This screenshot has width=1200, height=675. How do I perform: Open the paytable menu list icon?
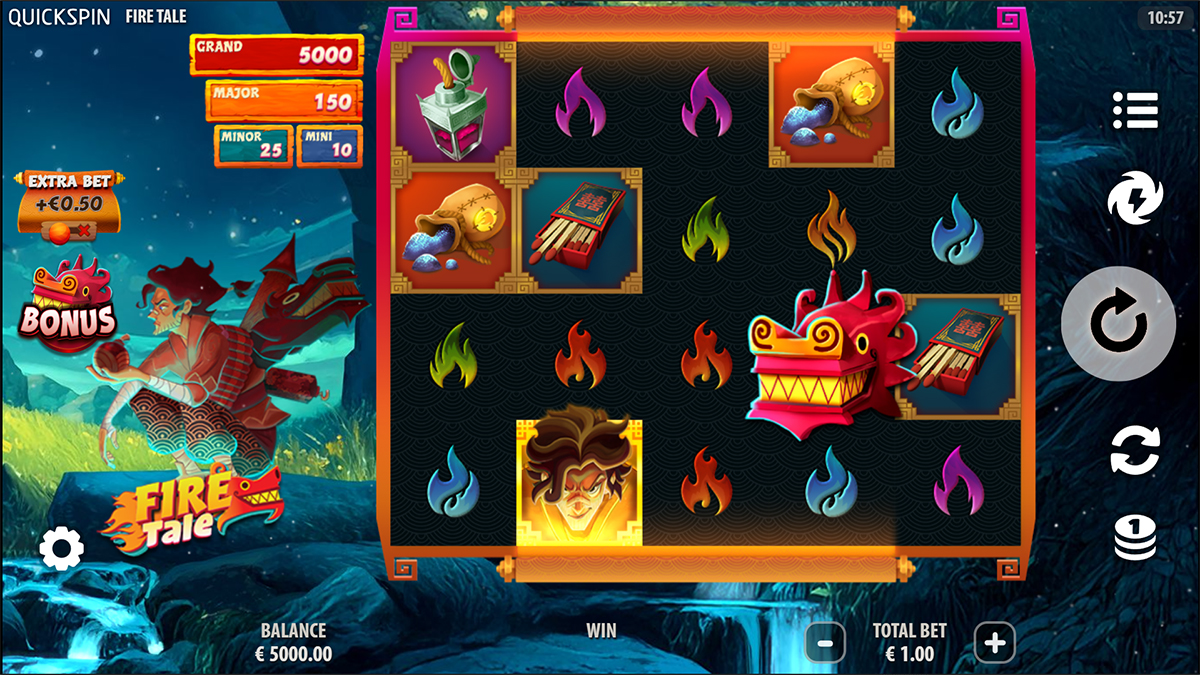(1135, 110)
